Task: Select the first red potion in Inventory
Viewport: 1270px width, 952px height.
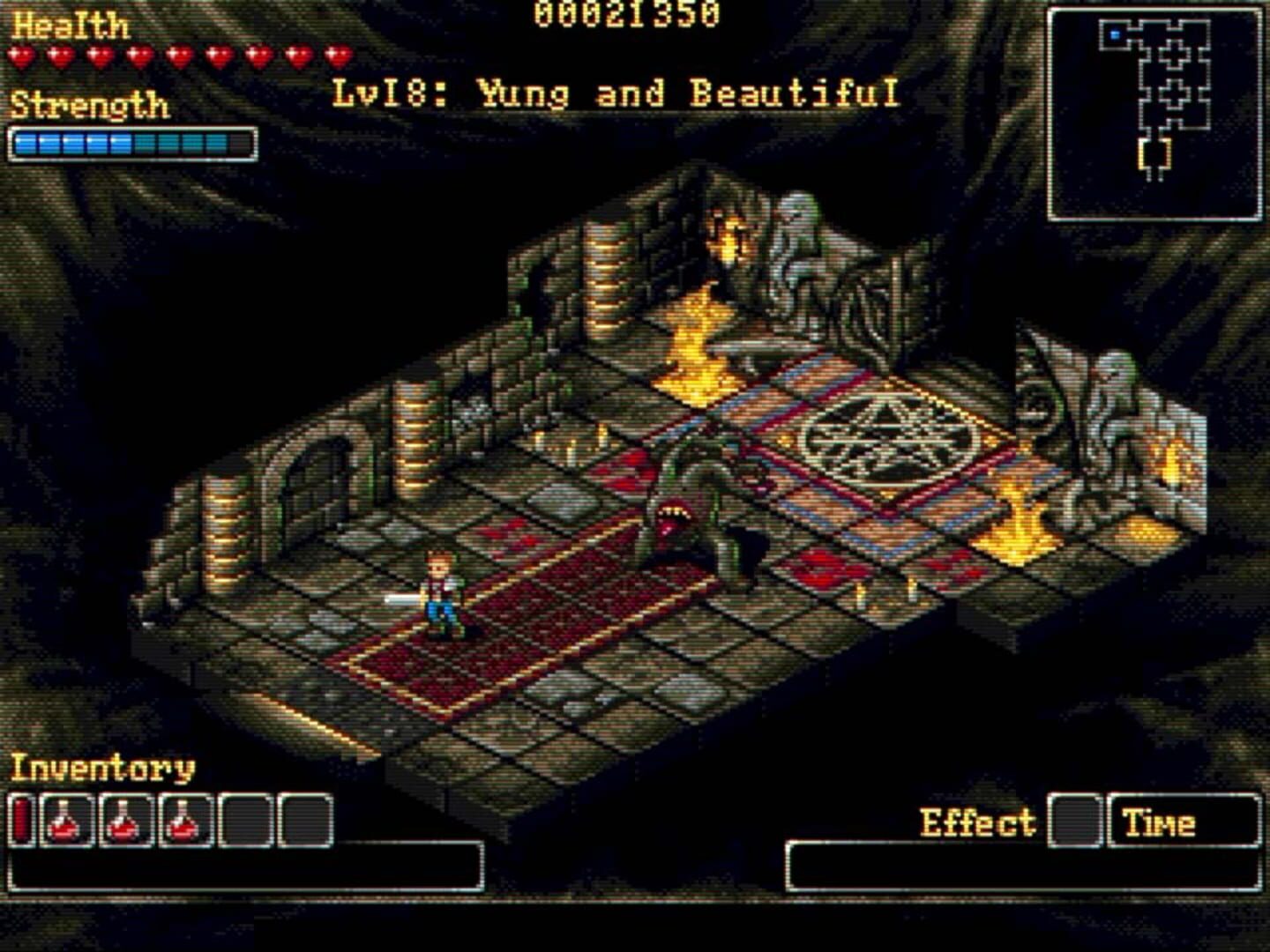Action: [65, 822]
